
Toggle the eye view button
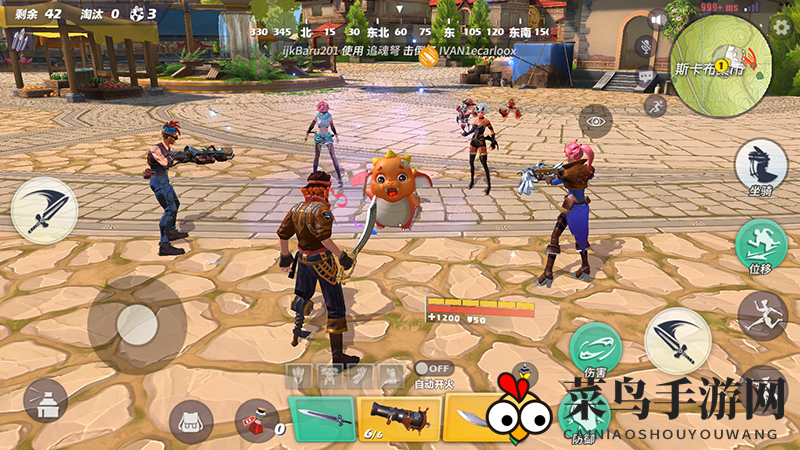[x=597, y=122]
